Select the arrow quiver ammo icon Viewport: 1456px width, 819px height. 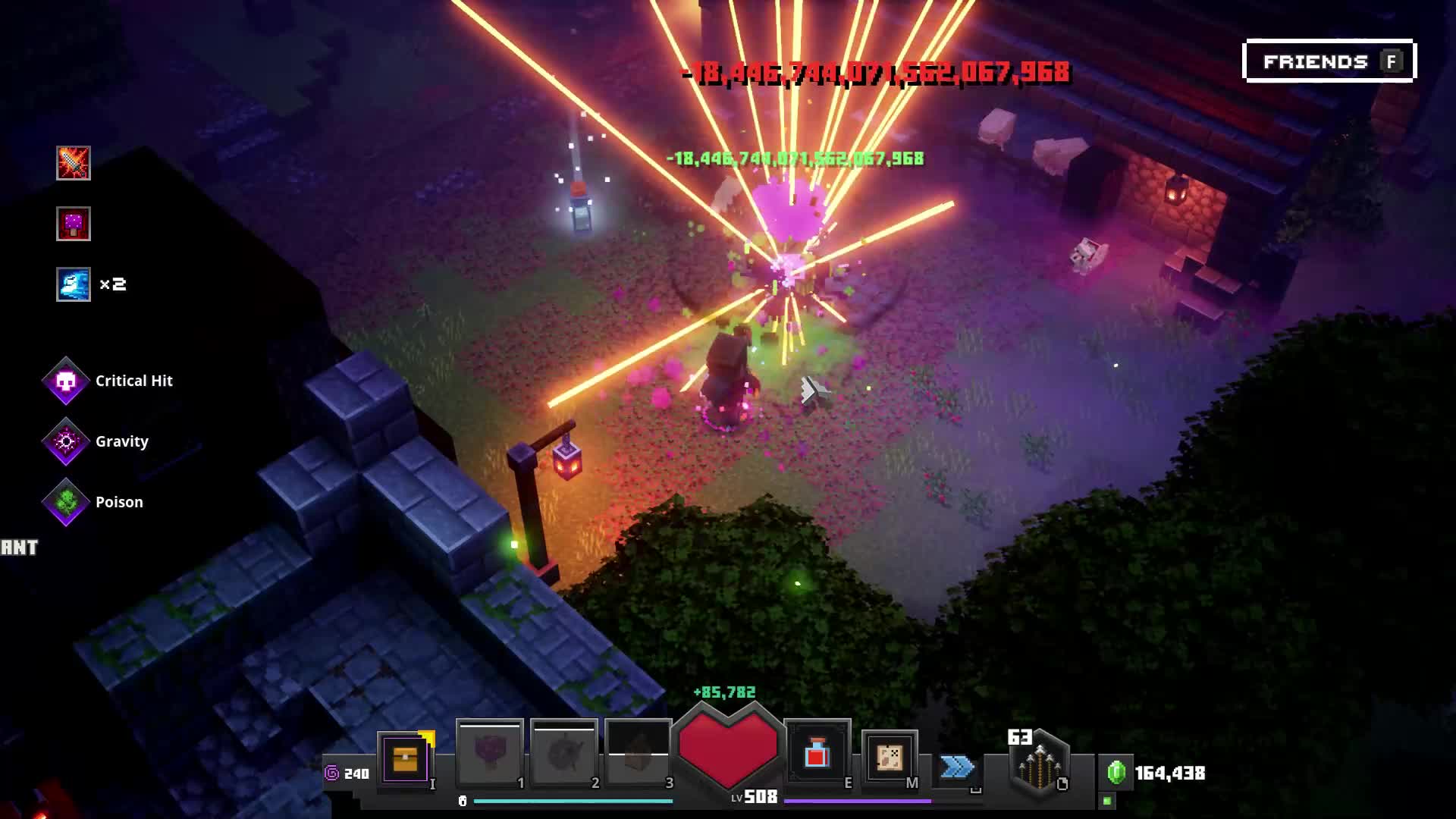tap(1039, 762)
